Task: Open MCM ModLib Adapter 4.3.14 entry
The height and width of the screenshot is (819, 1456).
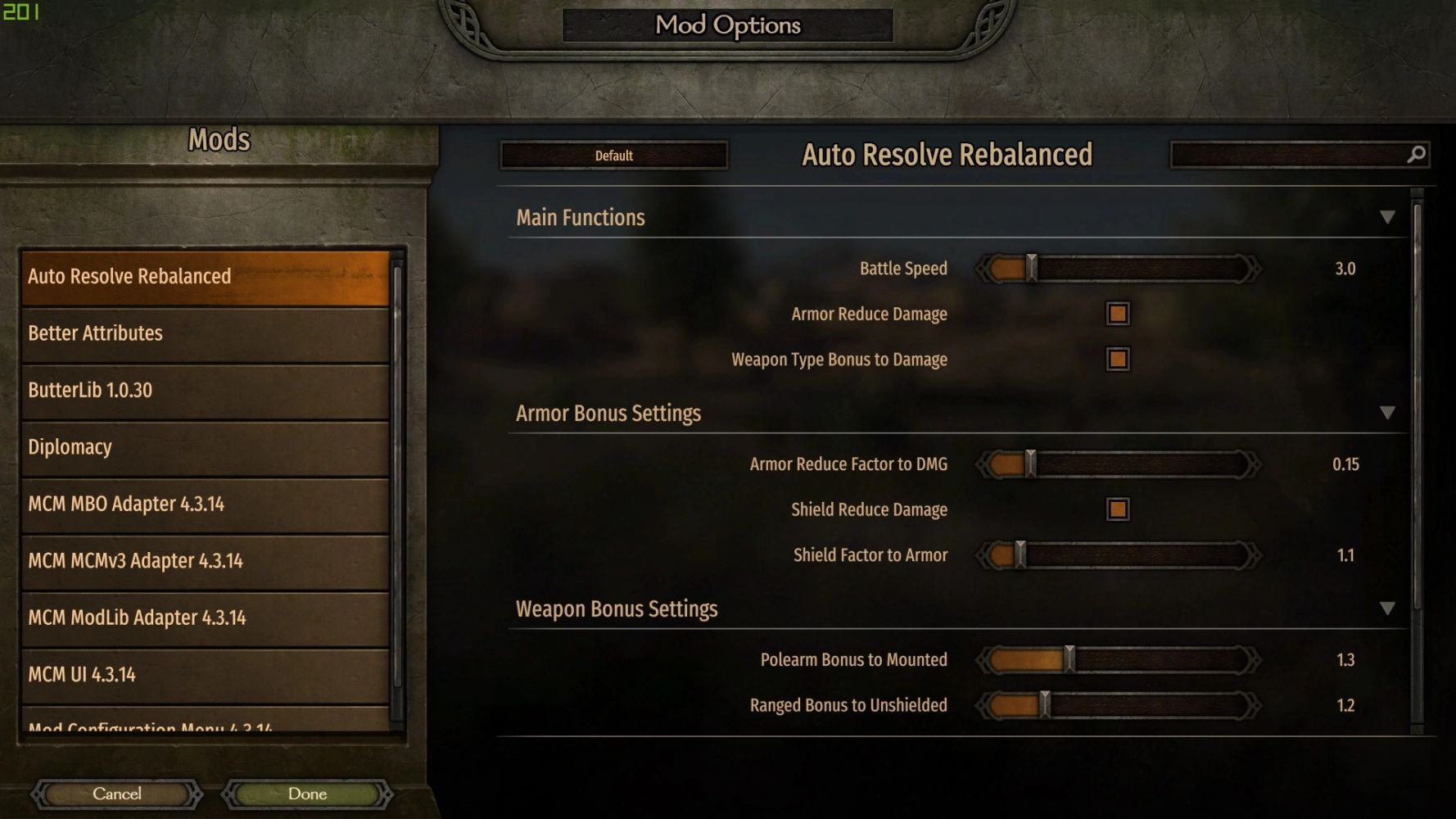Action: pos(205,618)
